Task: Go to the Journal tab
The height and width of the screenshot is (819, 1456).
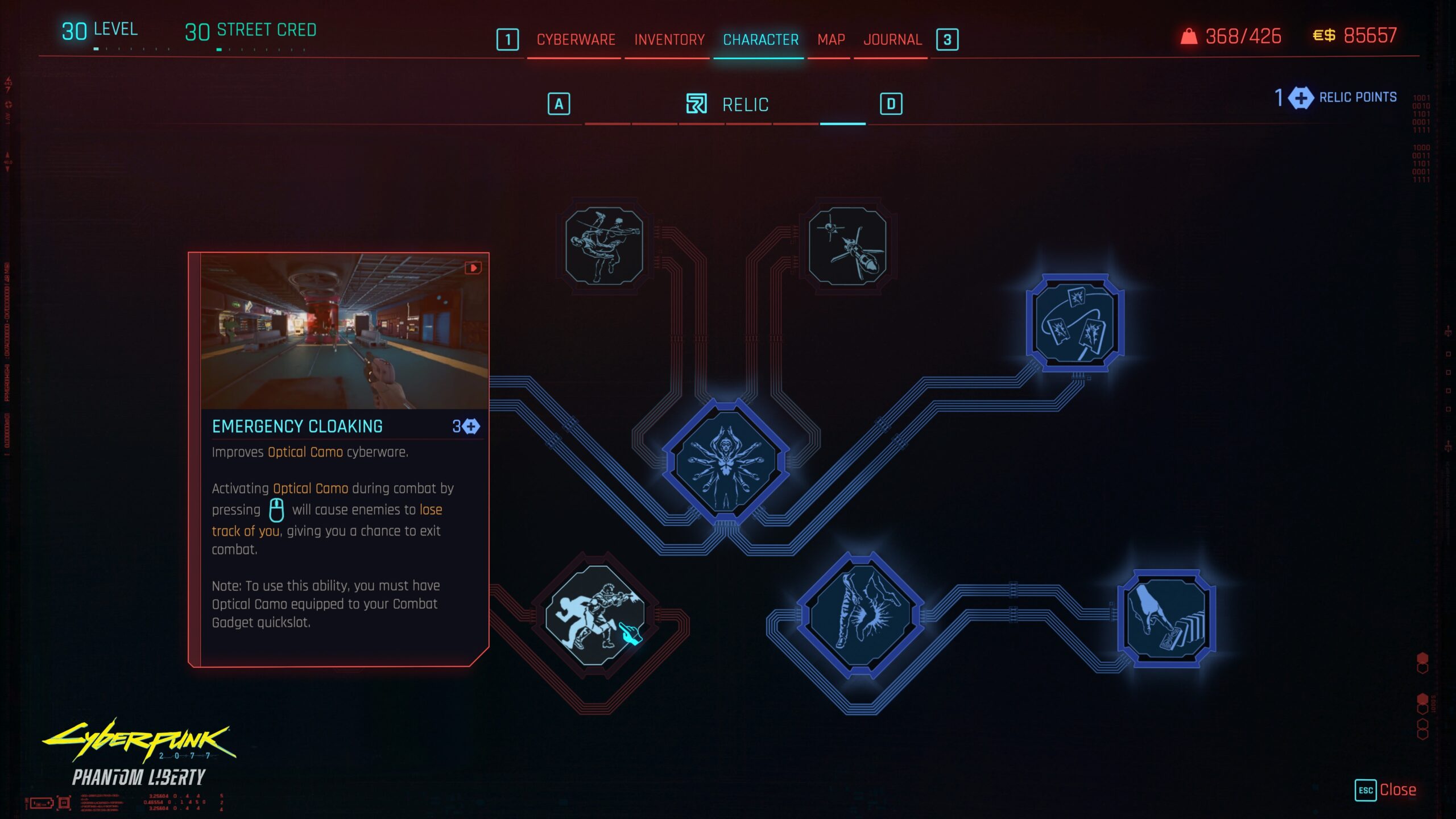Action: [892, 40]
